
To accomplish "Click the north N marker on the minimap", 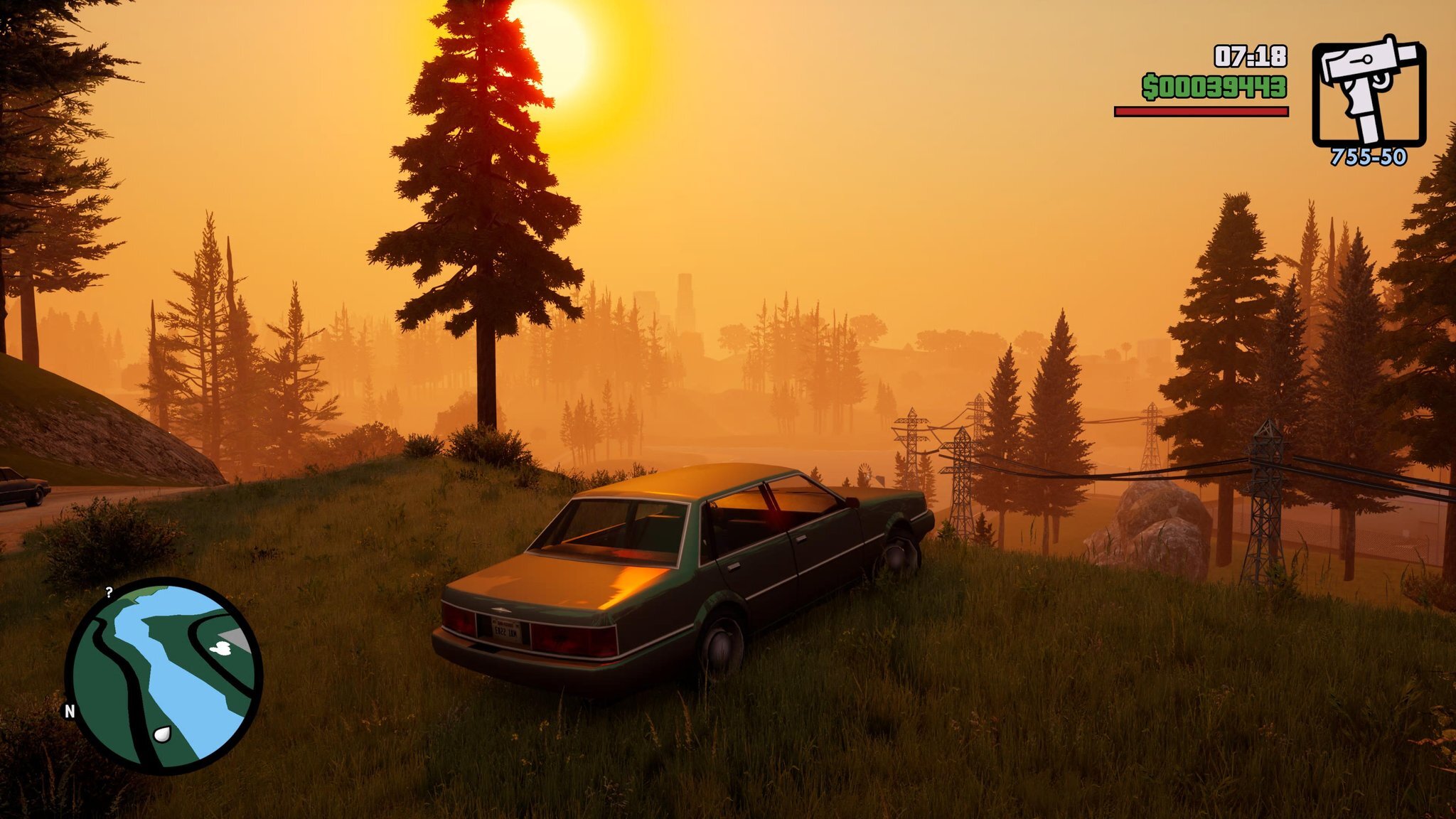I will [70, 711].
